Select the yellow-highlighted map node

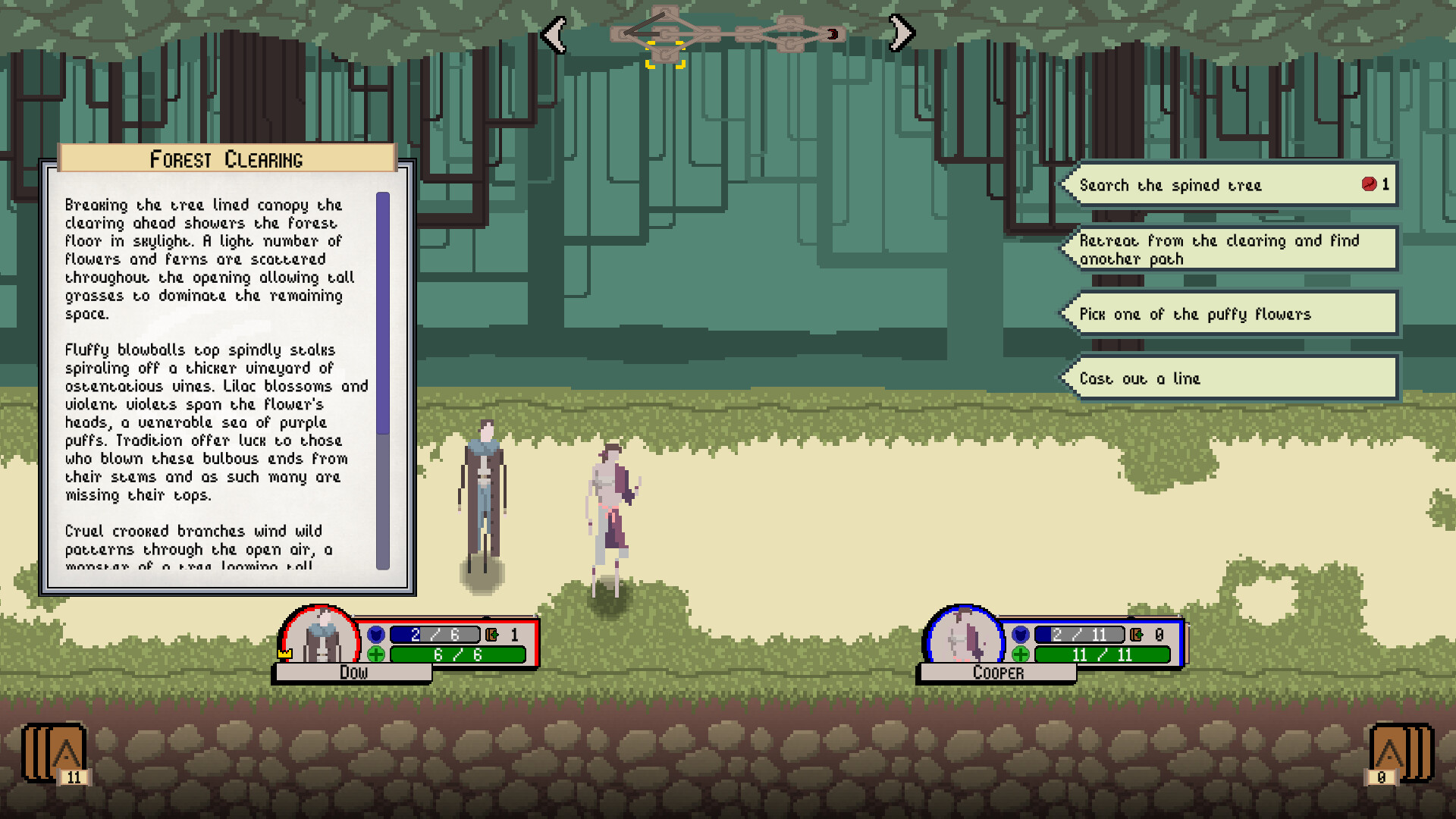point(666,55)
